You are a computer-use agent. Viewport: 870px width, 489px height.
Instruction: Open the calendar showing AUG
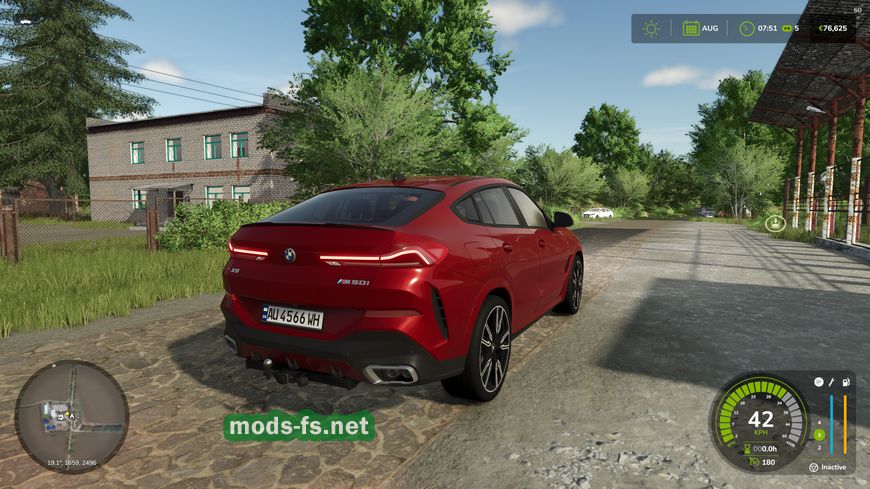(x=691, y=28)
